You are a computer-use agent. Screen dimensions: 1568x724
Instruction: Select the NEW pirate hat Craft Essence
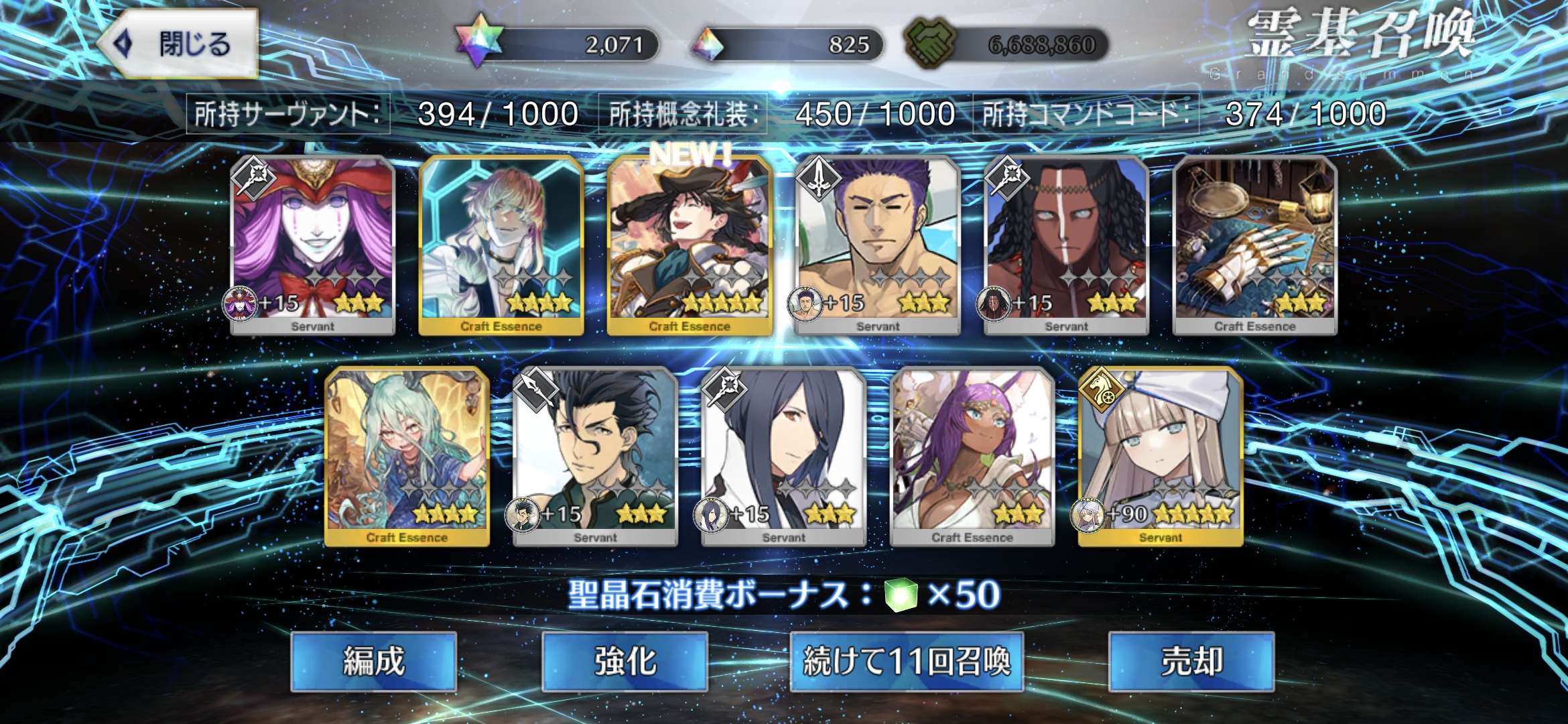tap(690, 245)
